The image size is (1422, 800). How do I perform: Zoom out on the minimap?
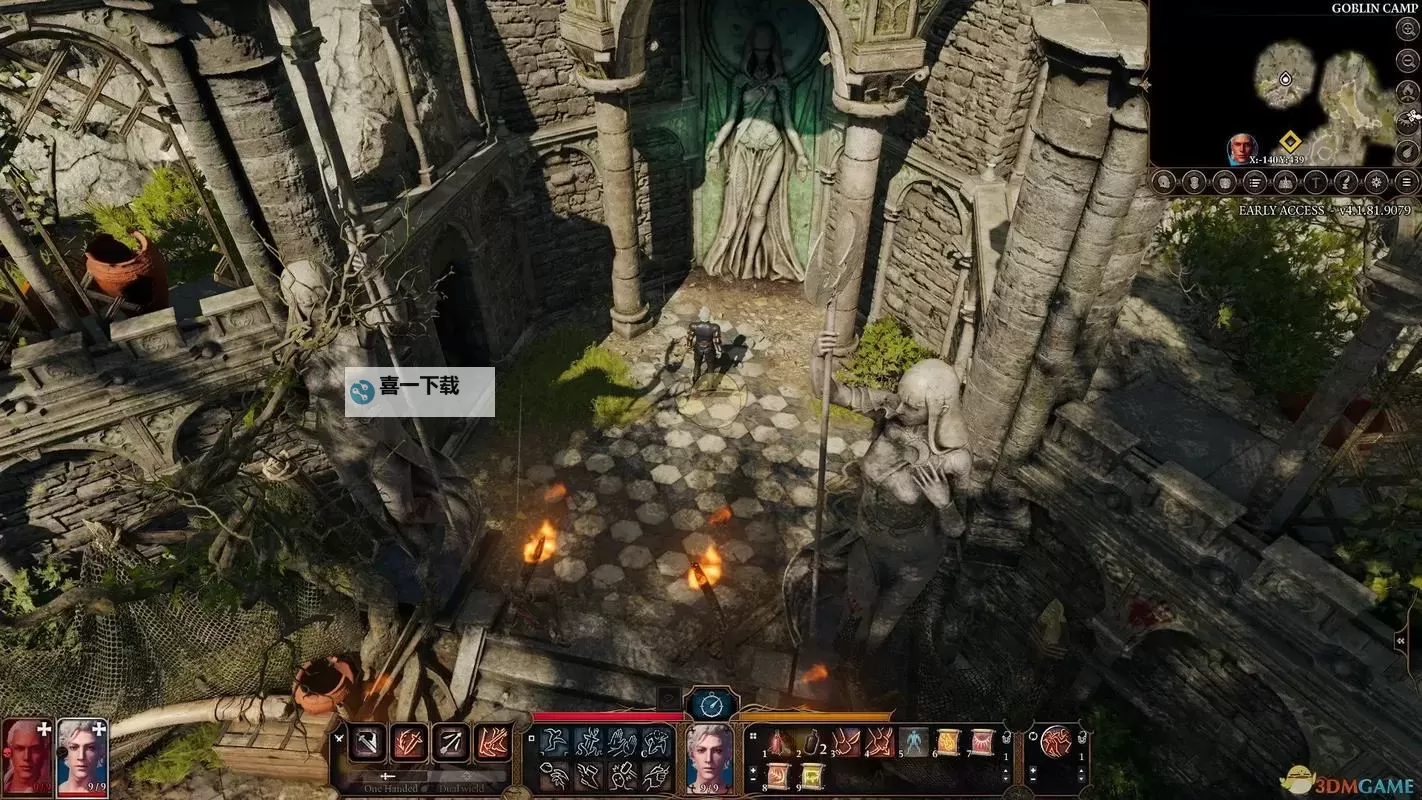click(1408, 60)
